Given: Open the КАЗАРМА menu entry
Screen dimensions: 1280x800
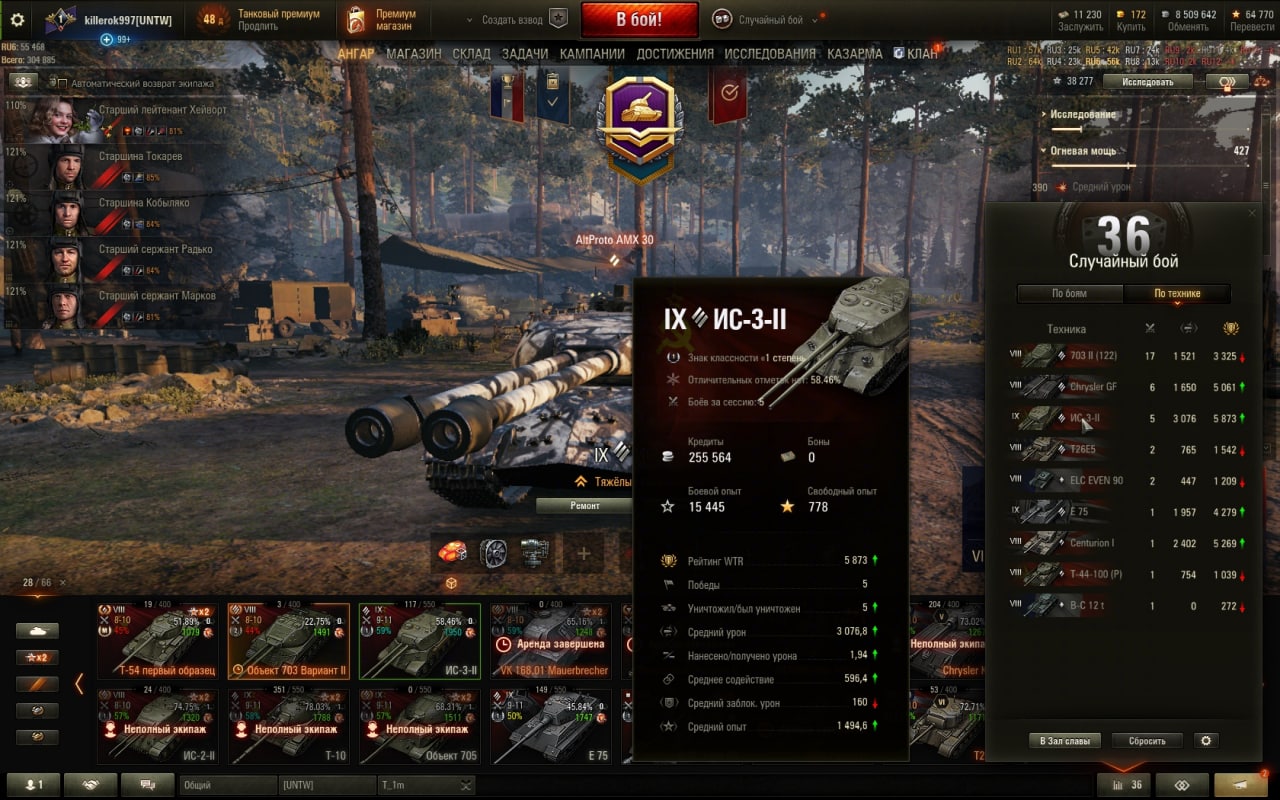Looking at the screenshot, I should click(x=854, y=54).
